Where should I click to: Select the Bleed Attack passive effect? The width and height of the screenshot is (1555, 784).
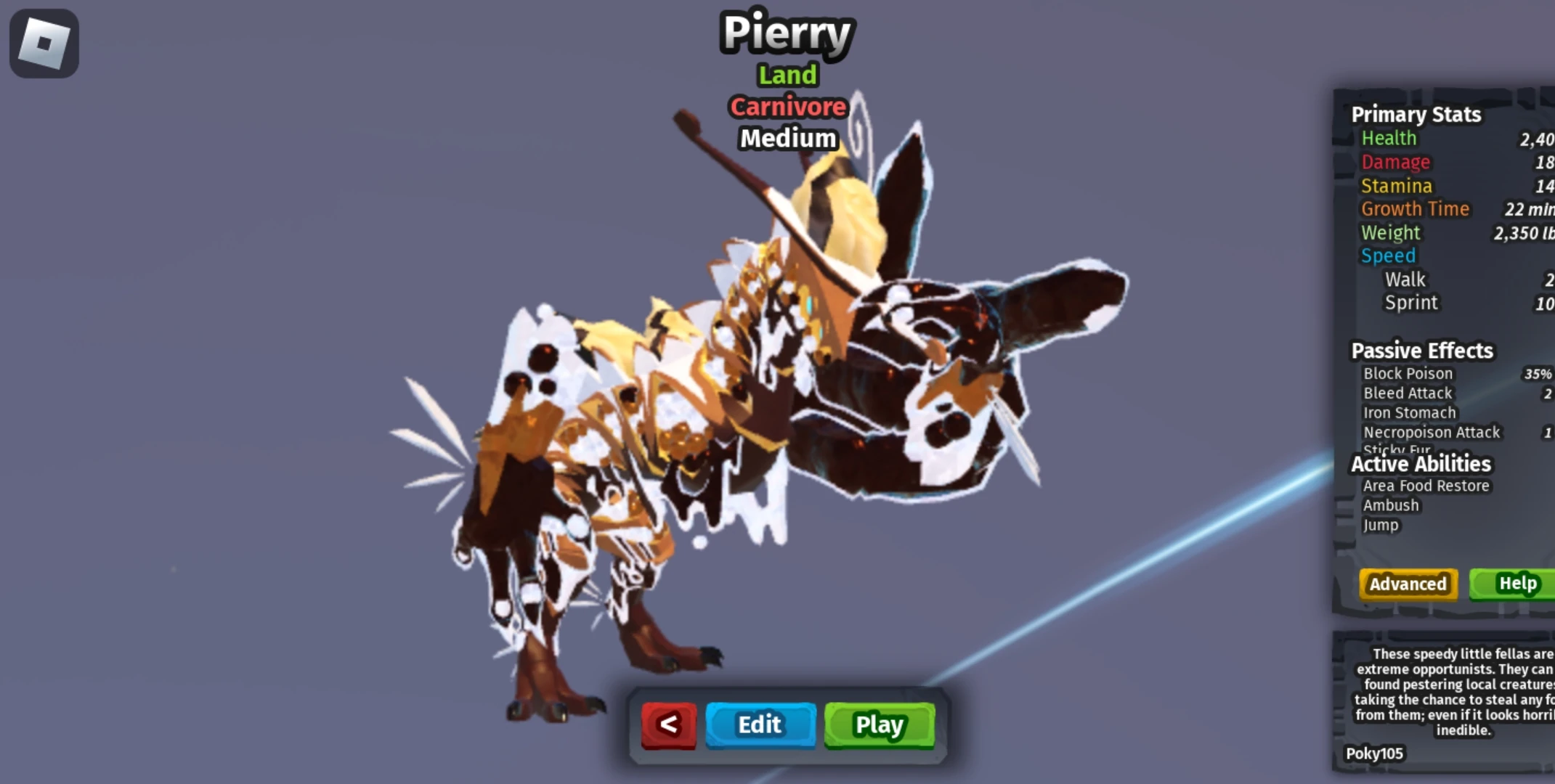click(x=1406, y=393)
